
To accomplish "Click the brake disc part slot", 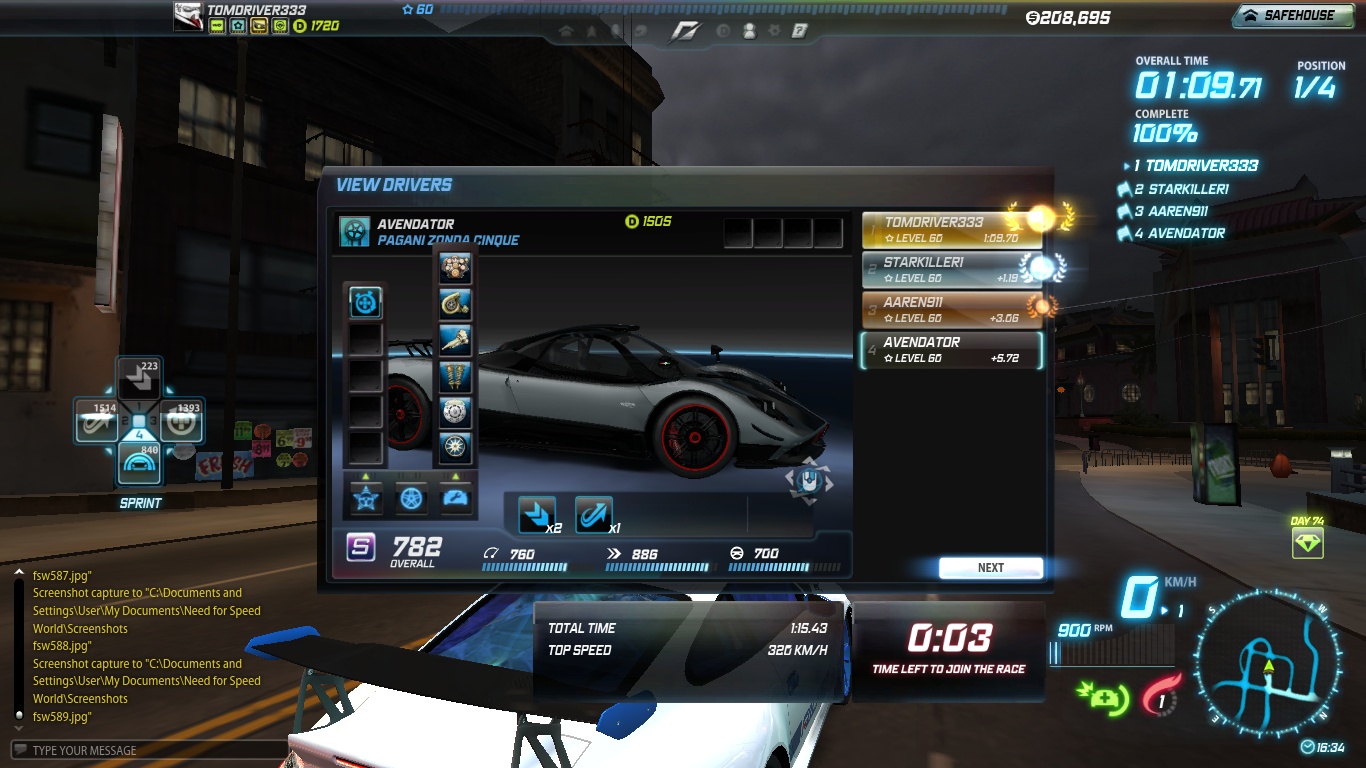I will (x=455, y=412).
